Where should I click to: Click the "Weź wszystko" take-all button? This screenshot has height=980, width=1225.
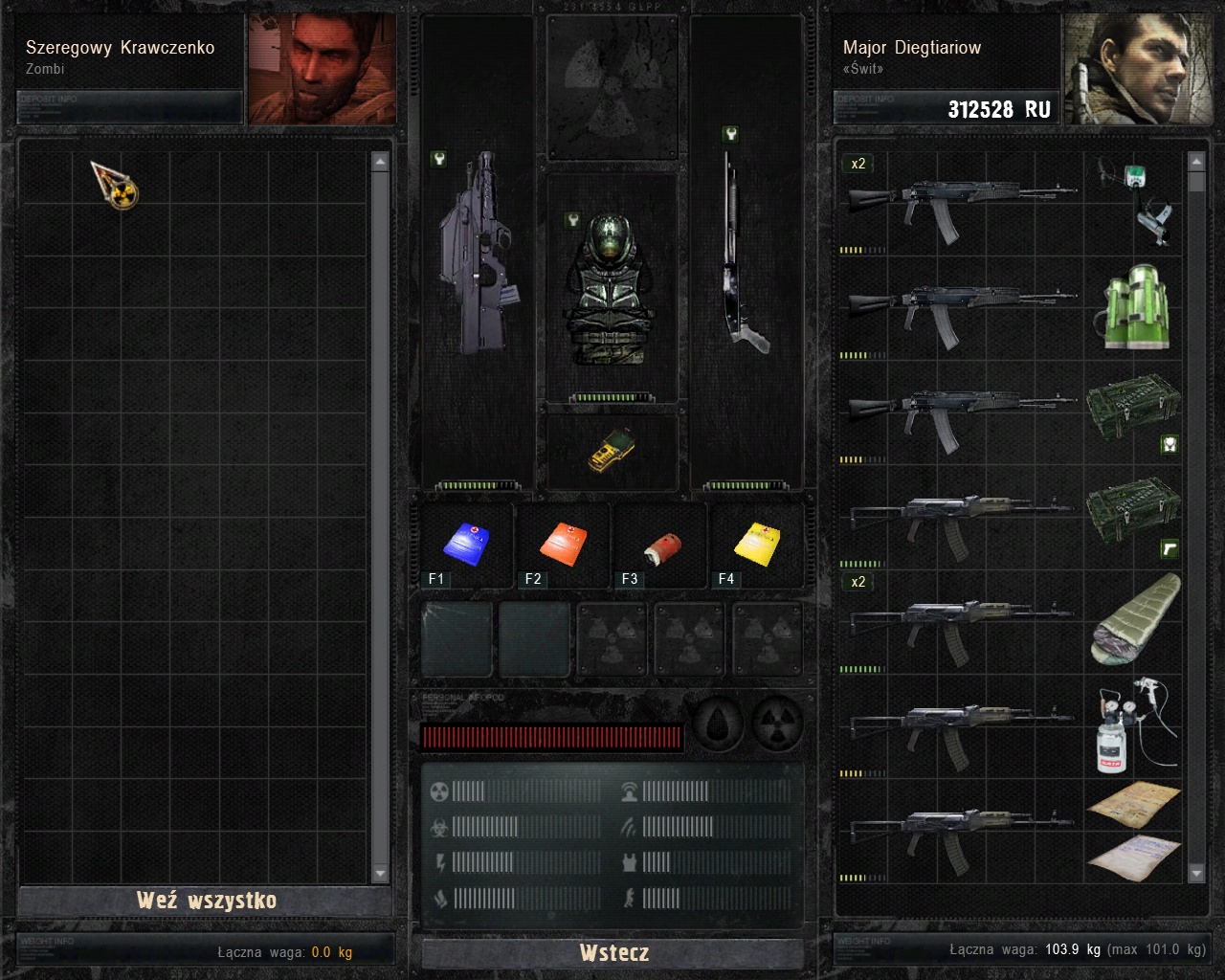tap(206, 901)
